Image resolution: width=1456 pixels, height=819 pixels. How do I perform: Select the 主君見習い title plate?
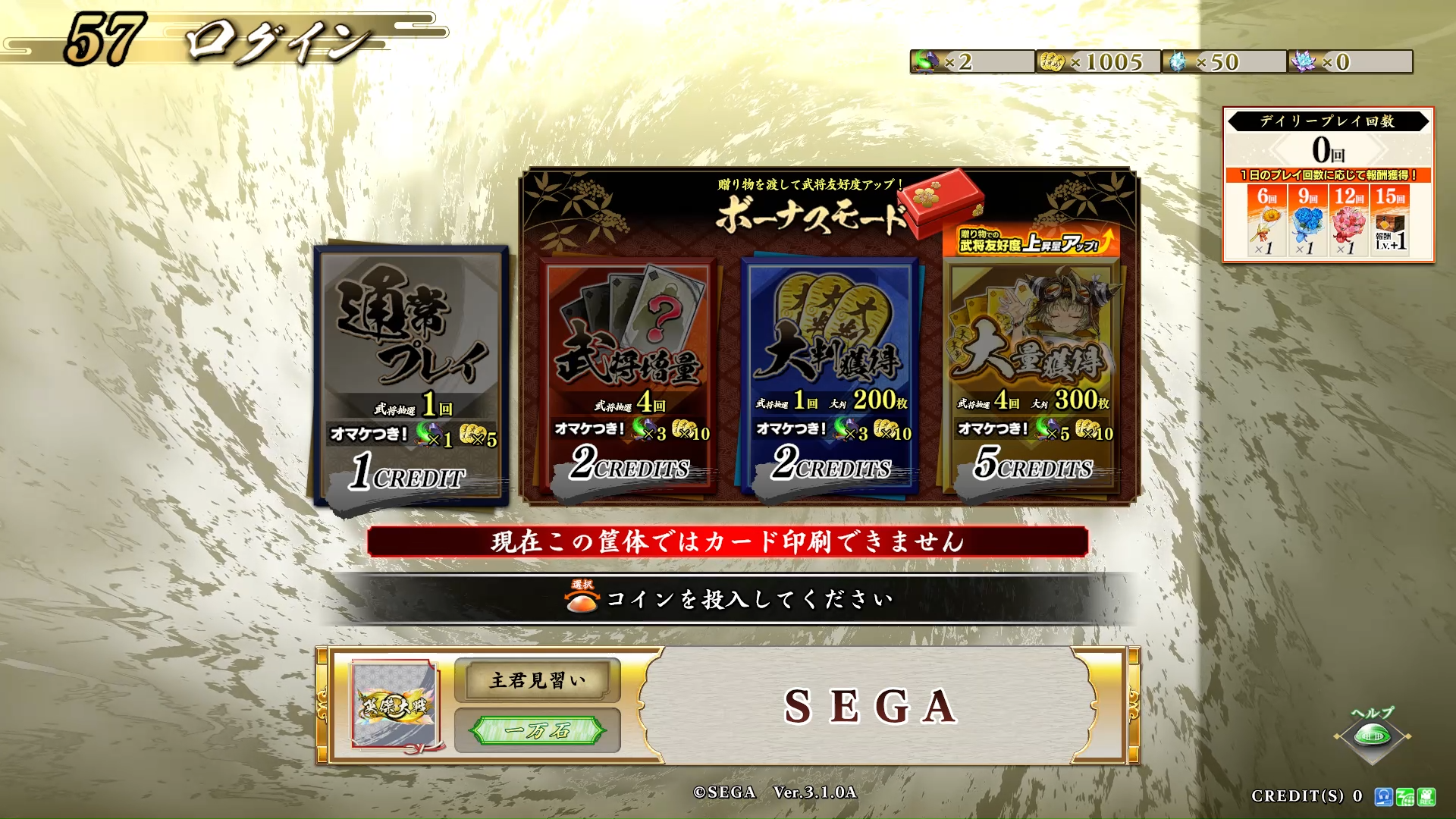point(537,680)
